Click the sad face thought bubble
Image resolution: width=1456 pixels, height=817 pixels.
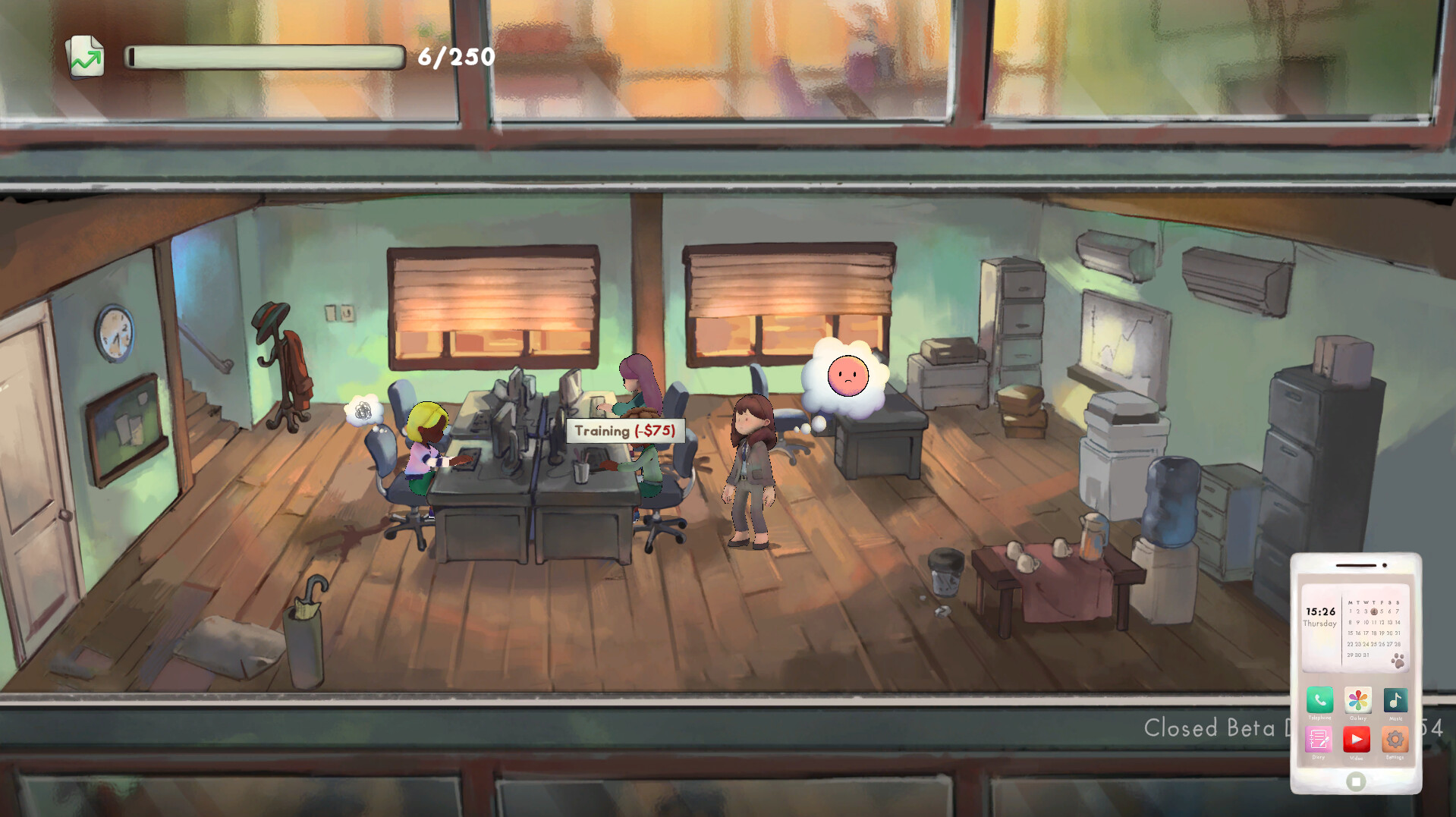(x=847, y=376)
